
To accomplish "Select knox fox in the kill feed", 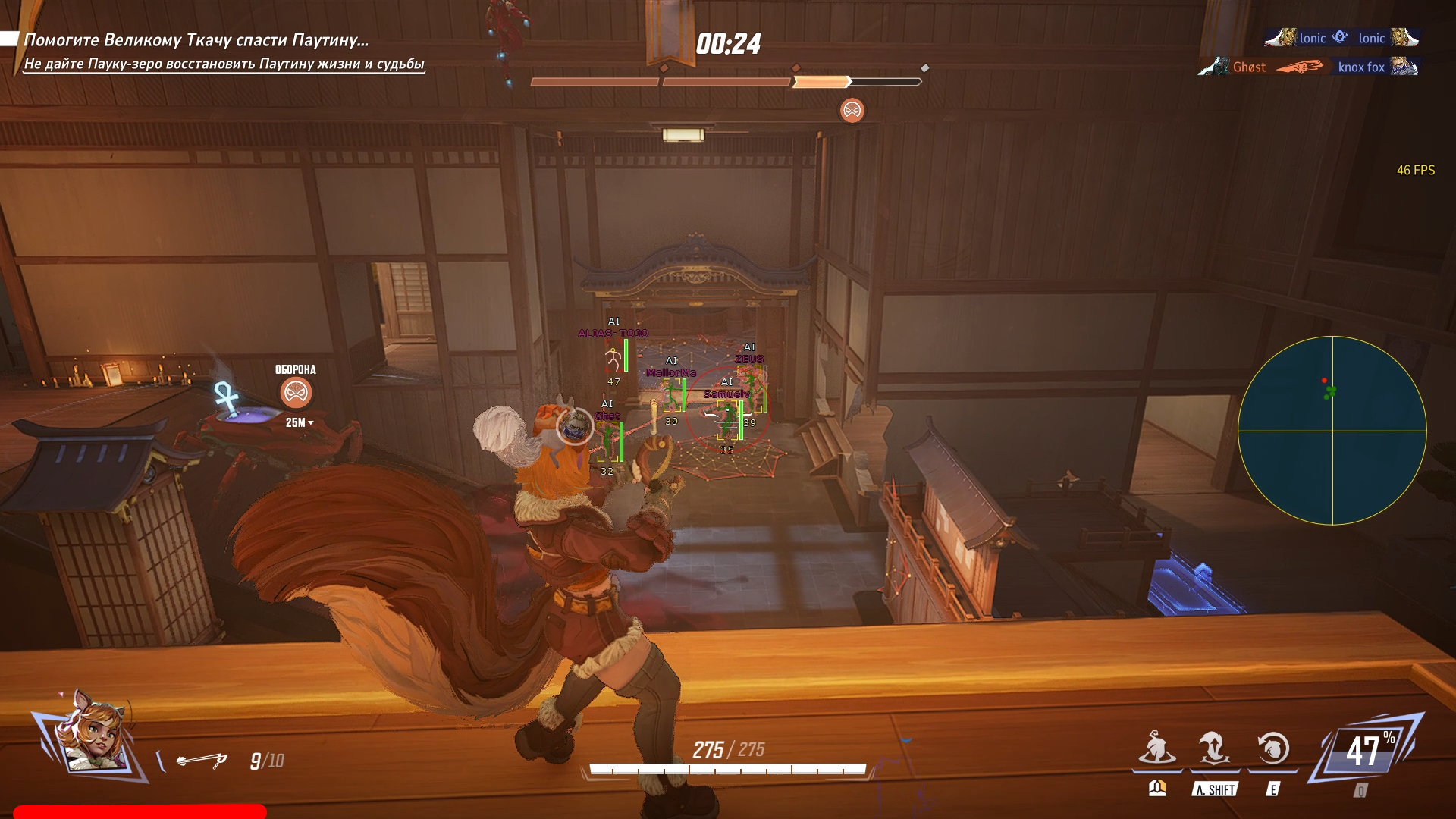I will click(x=1361, y=67).
